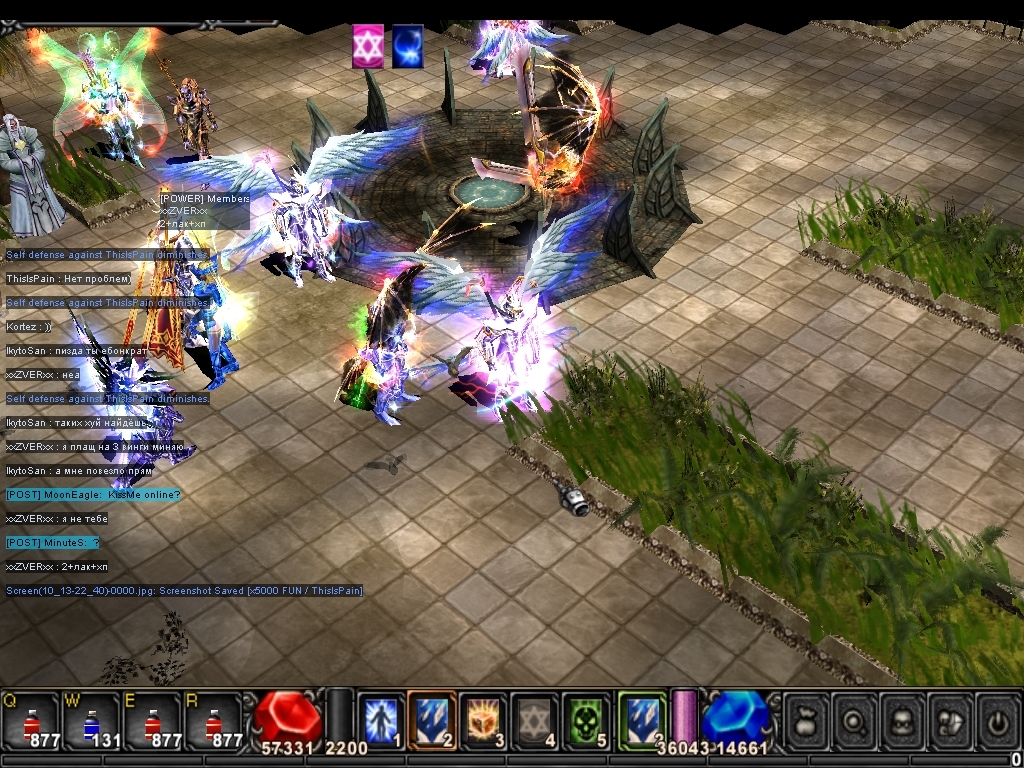
Task: Activate the glowing crate skill in slot 3
Action: [x=484, y=719]
